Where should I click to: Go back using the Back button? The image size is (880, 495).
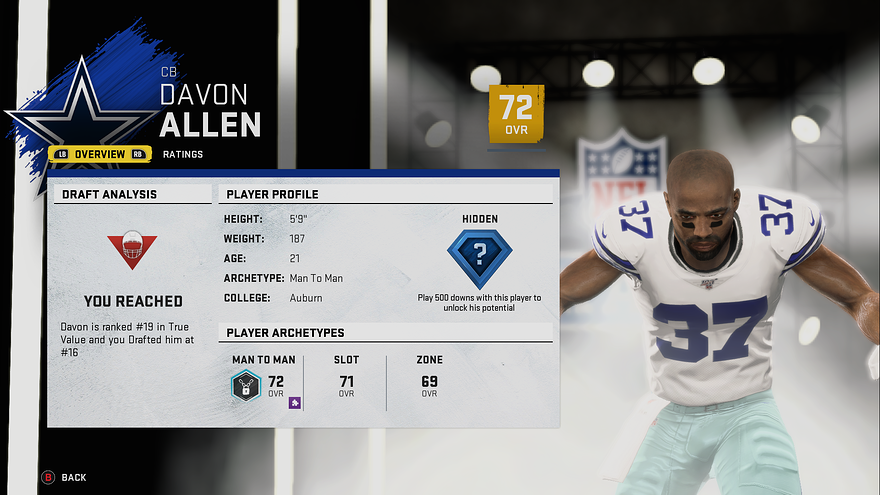pos(64,477)
